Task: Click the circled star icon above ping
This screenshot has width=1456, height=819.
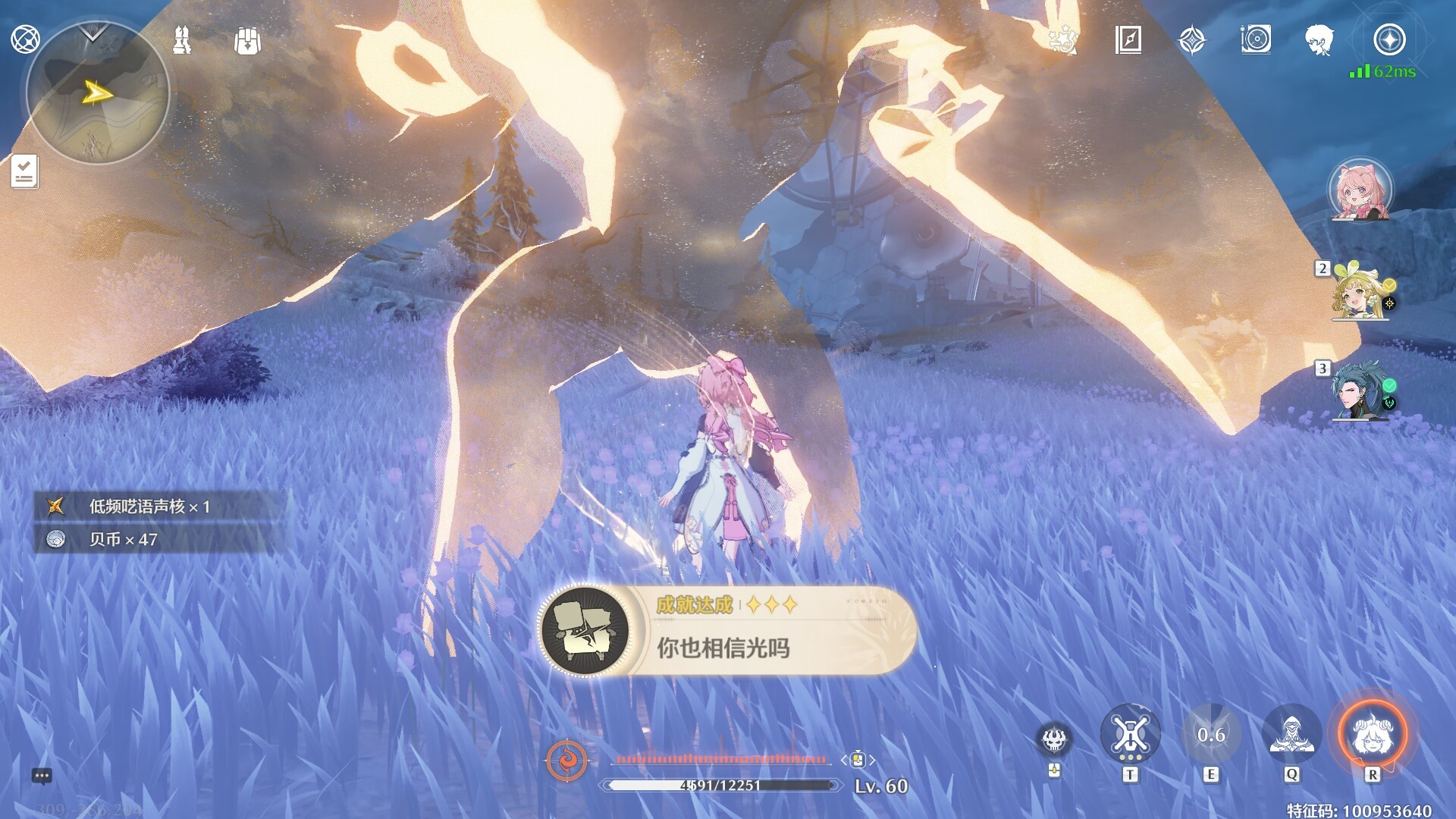Action: 1389,39
